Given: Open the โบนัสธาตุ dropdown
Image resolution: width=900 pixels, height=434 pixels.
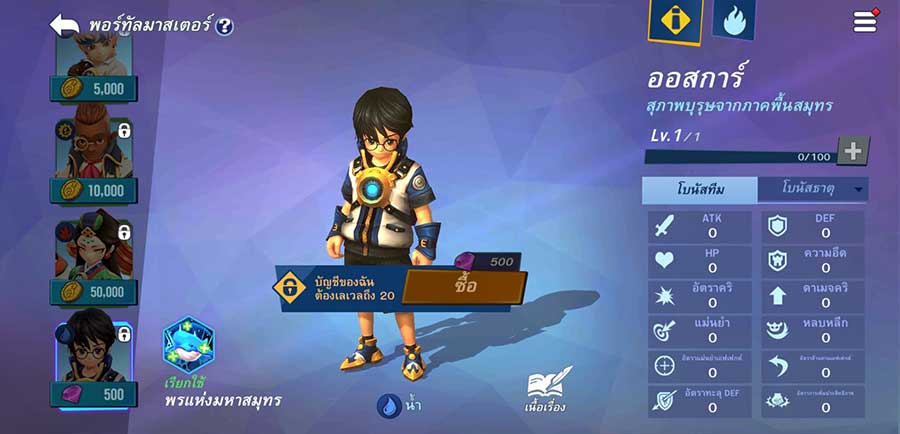Looking at the screenshot, I should click(x=812, y=189).
